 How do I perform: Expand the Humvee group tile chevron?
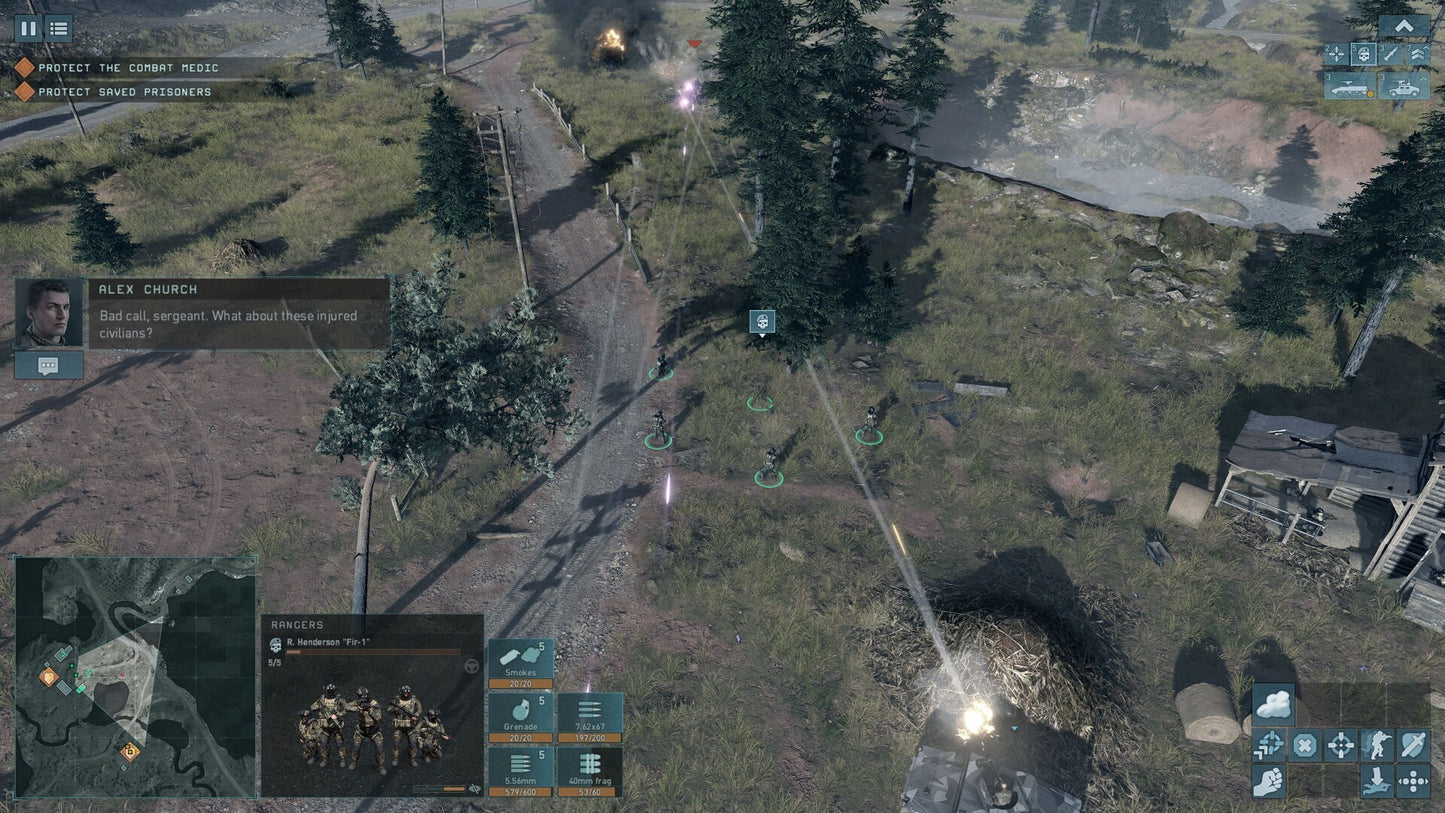pyautogui.click(x=1424, y=78)
